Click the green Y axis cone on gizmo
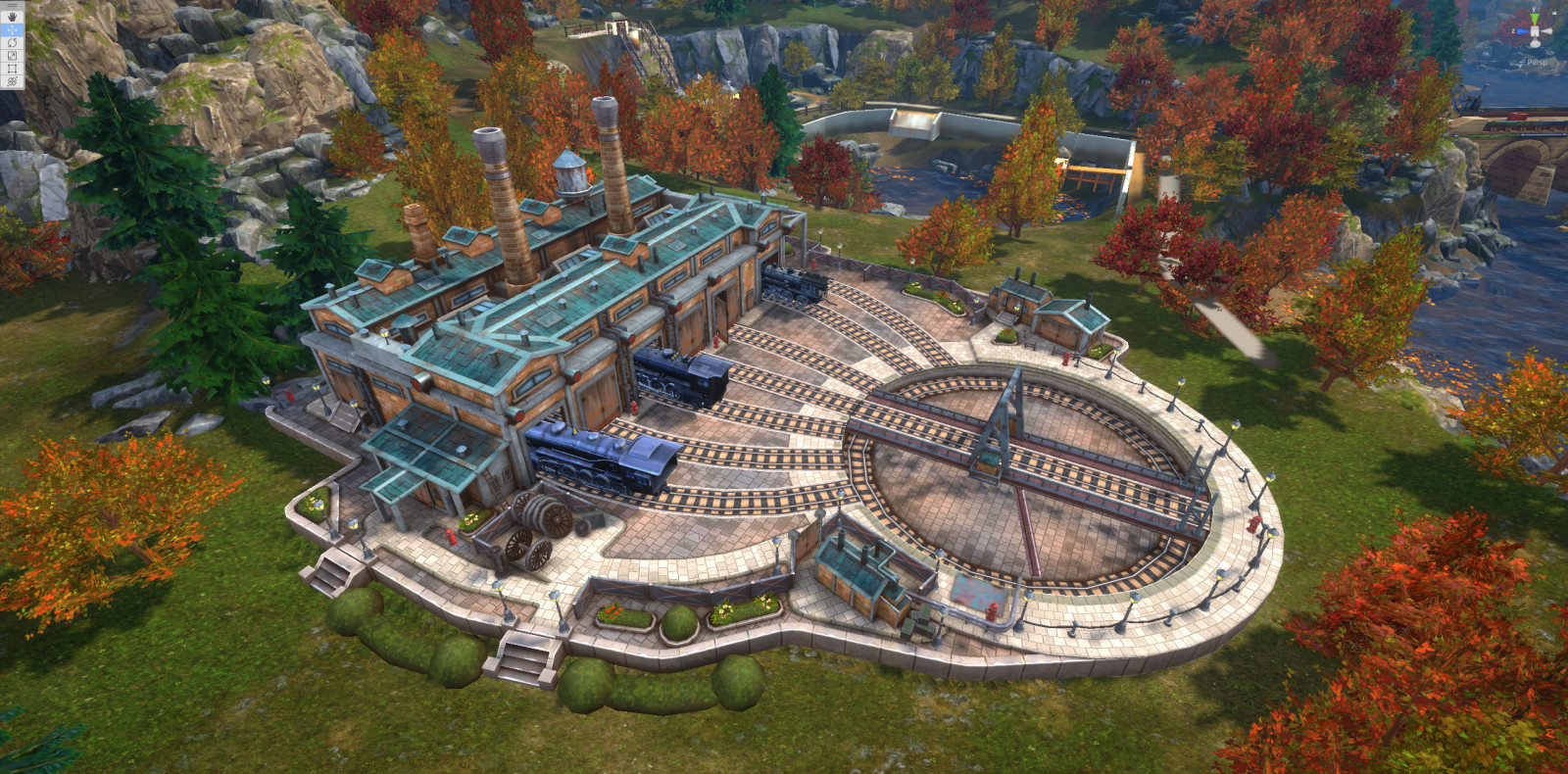Screen dimensions: 1568x774 1535,17
